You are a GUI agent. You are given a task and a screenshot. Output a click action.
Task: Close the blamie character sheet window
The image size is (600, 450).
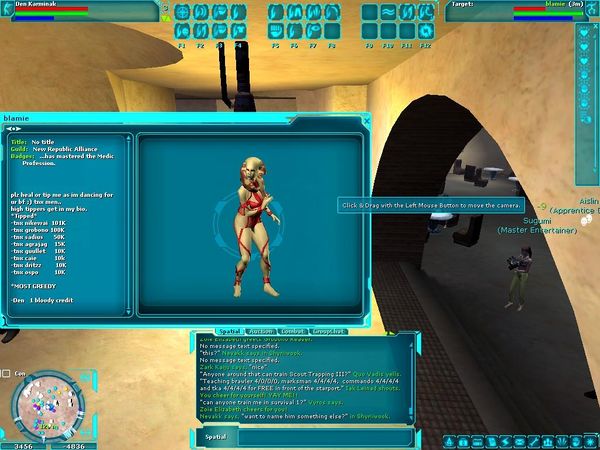[x=366, y=120]
